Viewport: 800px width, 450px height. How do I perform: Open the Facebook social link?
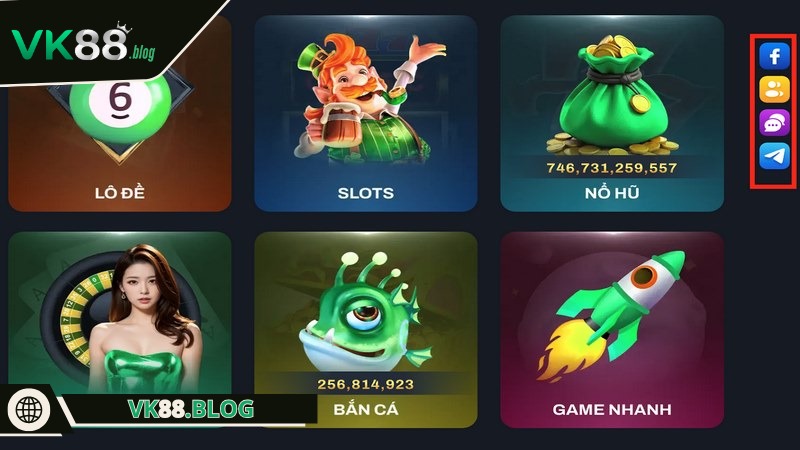pos(774,57)
